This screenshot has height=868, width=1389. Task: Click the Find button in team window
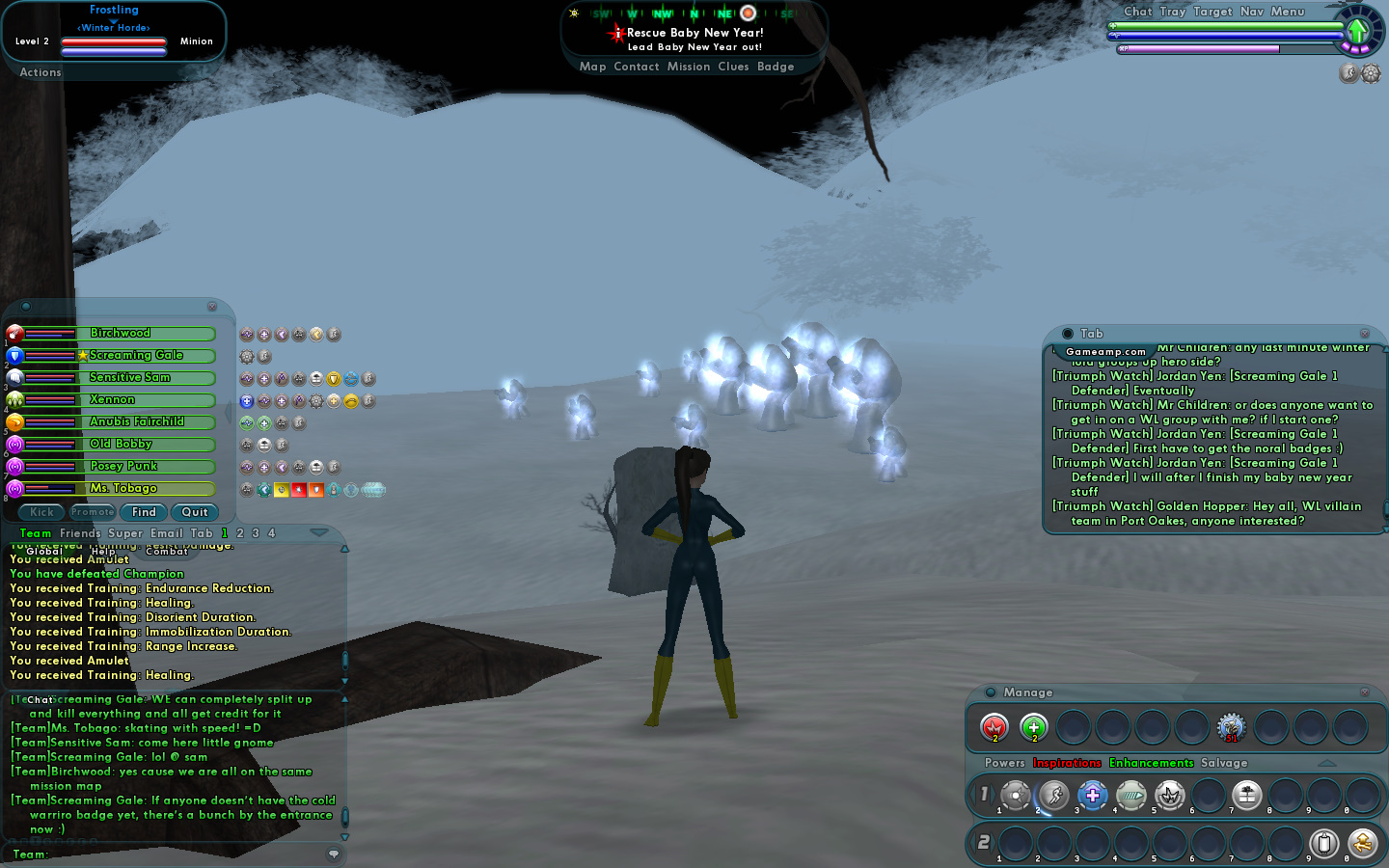click(144, 512)
